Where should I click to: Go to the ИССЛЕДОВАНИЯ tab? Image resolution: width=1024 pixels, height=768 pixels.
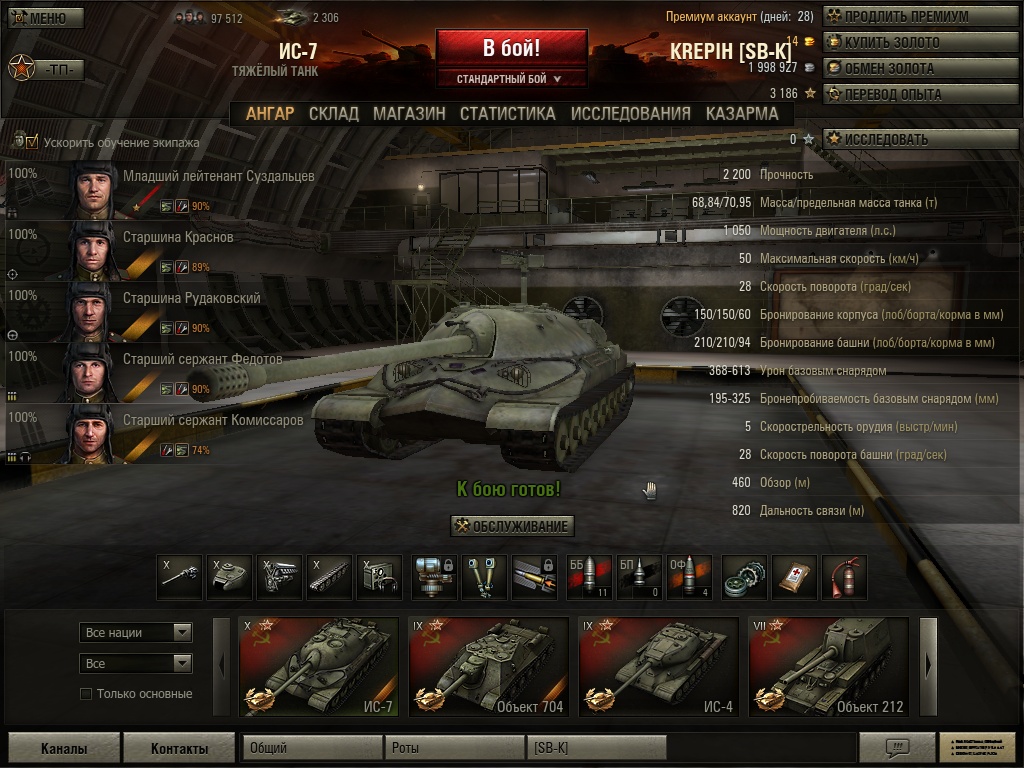tap(630, 114)
